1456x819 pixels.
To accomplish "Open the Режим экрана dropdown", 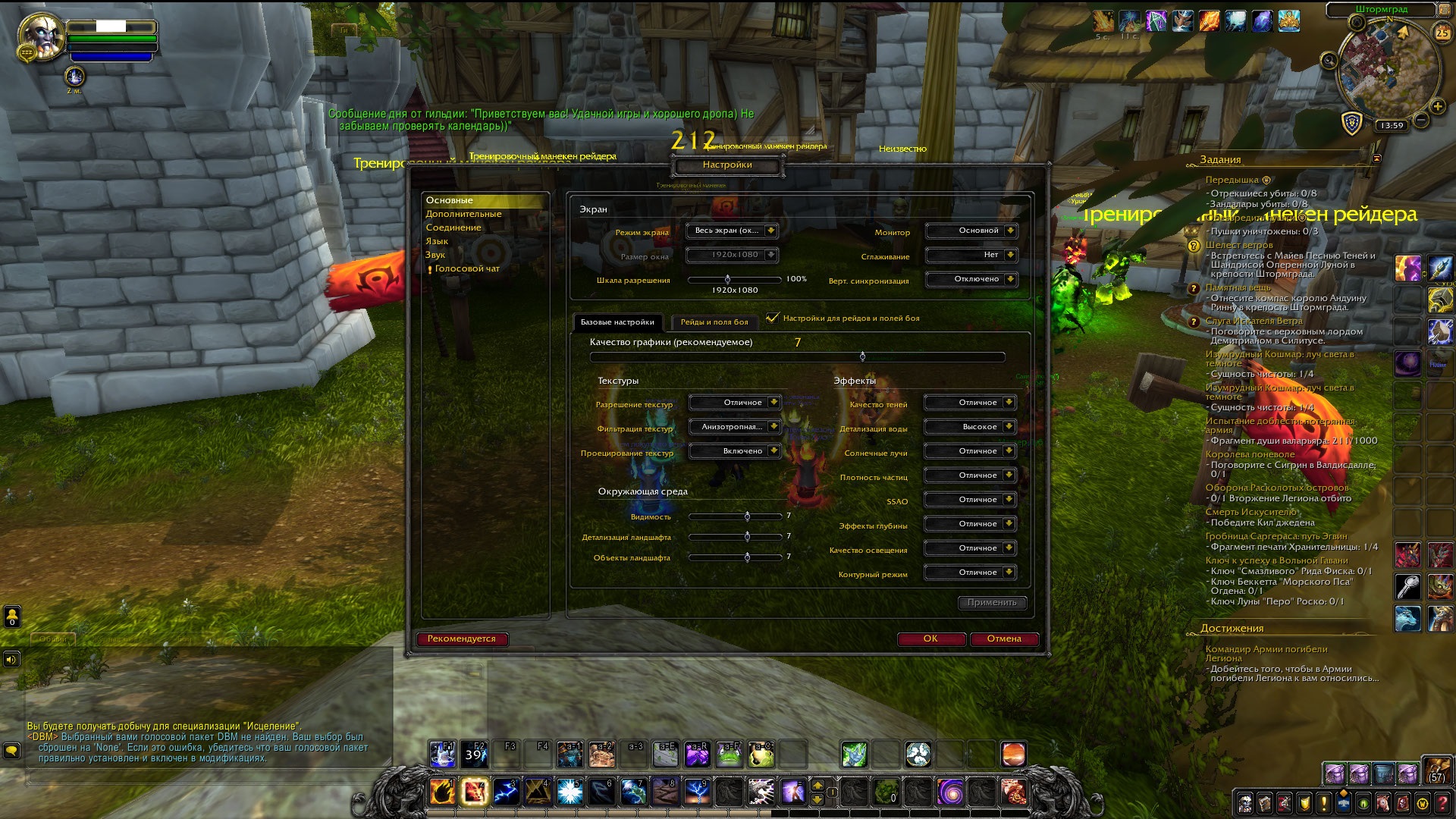I will [732, 231].
